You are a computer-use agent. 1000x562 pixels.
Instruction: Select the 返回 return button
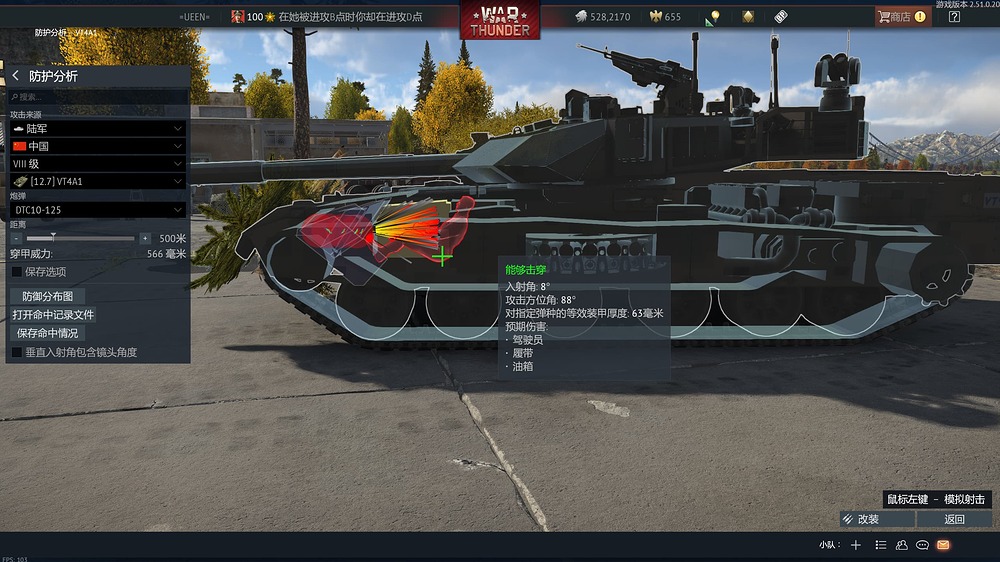click(955, 519)
